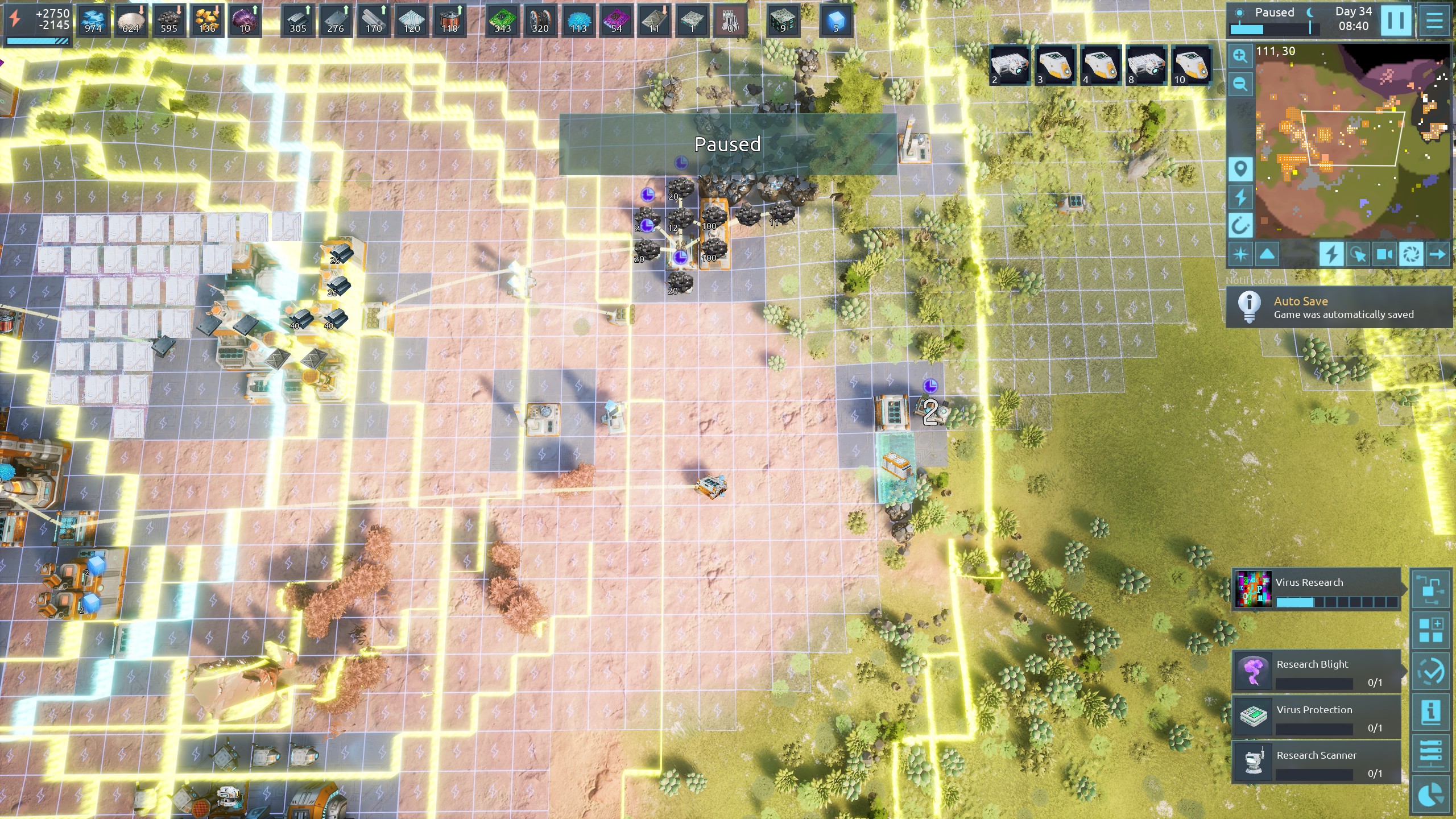
Task: Zoom in on the minimap
Action: (1240, 56)
